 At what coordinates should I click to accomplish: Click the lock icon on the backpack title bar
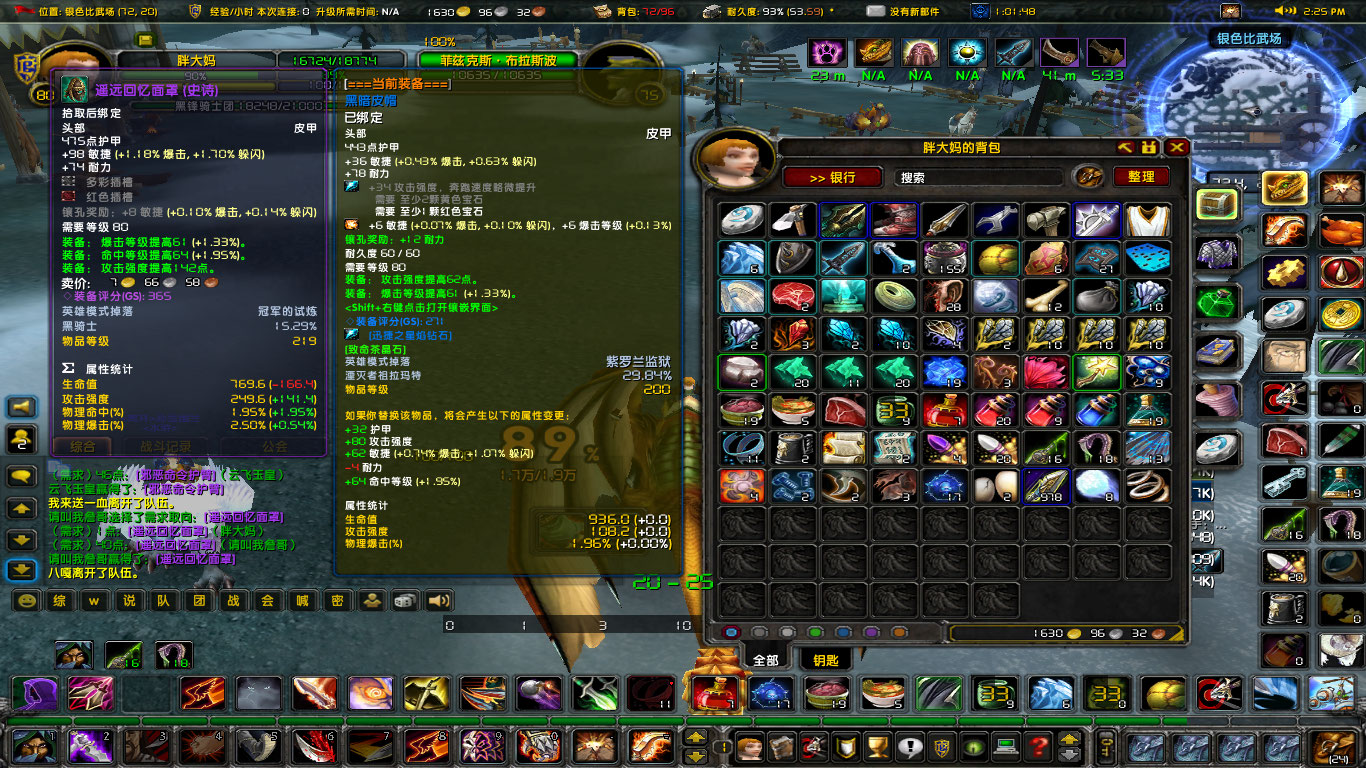click(1149, 148)
